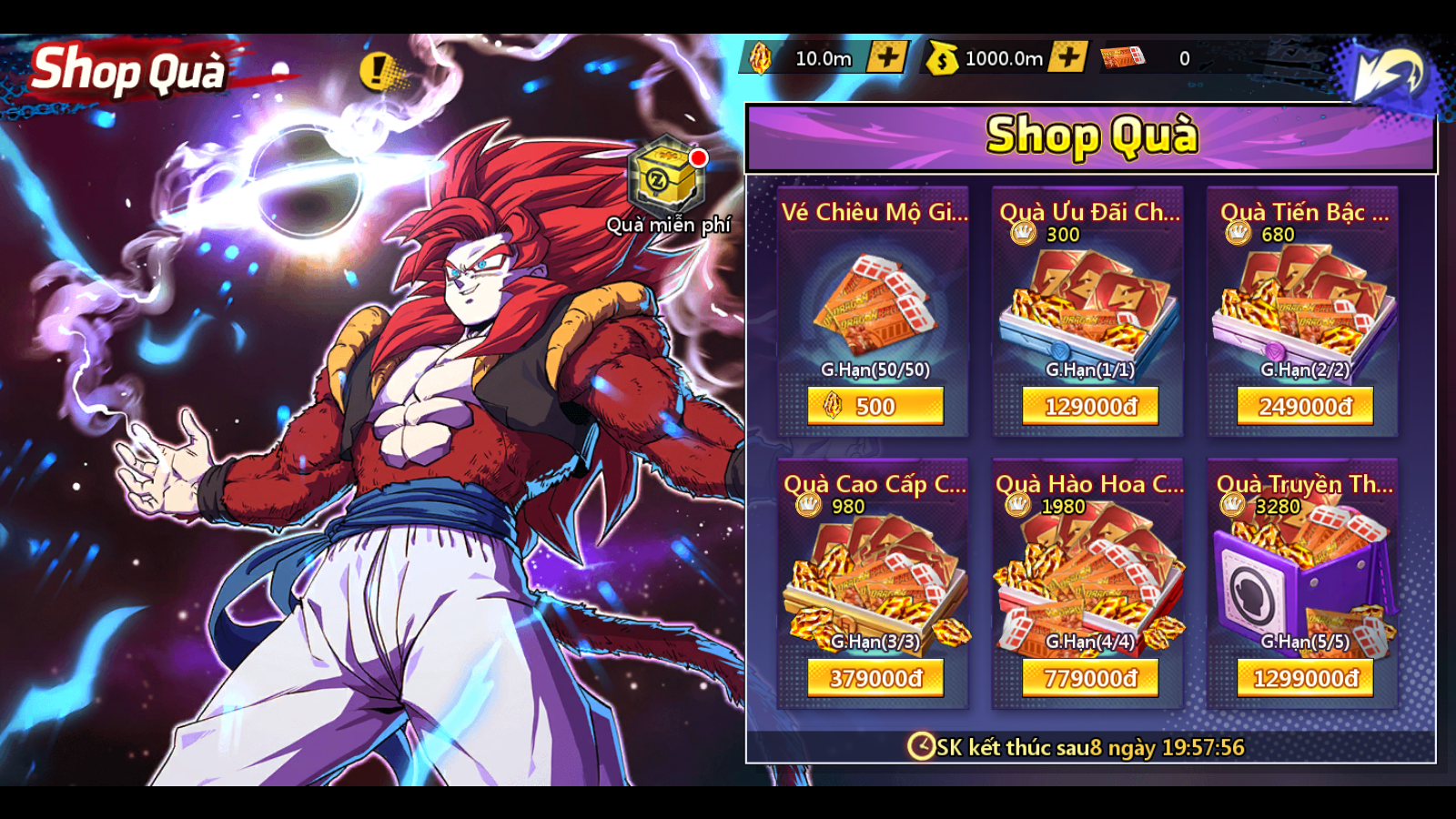1456x819 pixels.
Task: Open the yellow exclamation info icon
Action: (376, 70)
